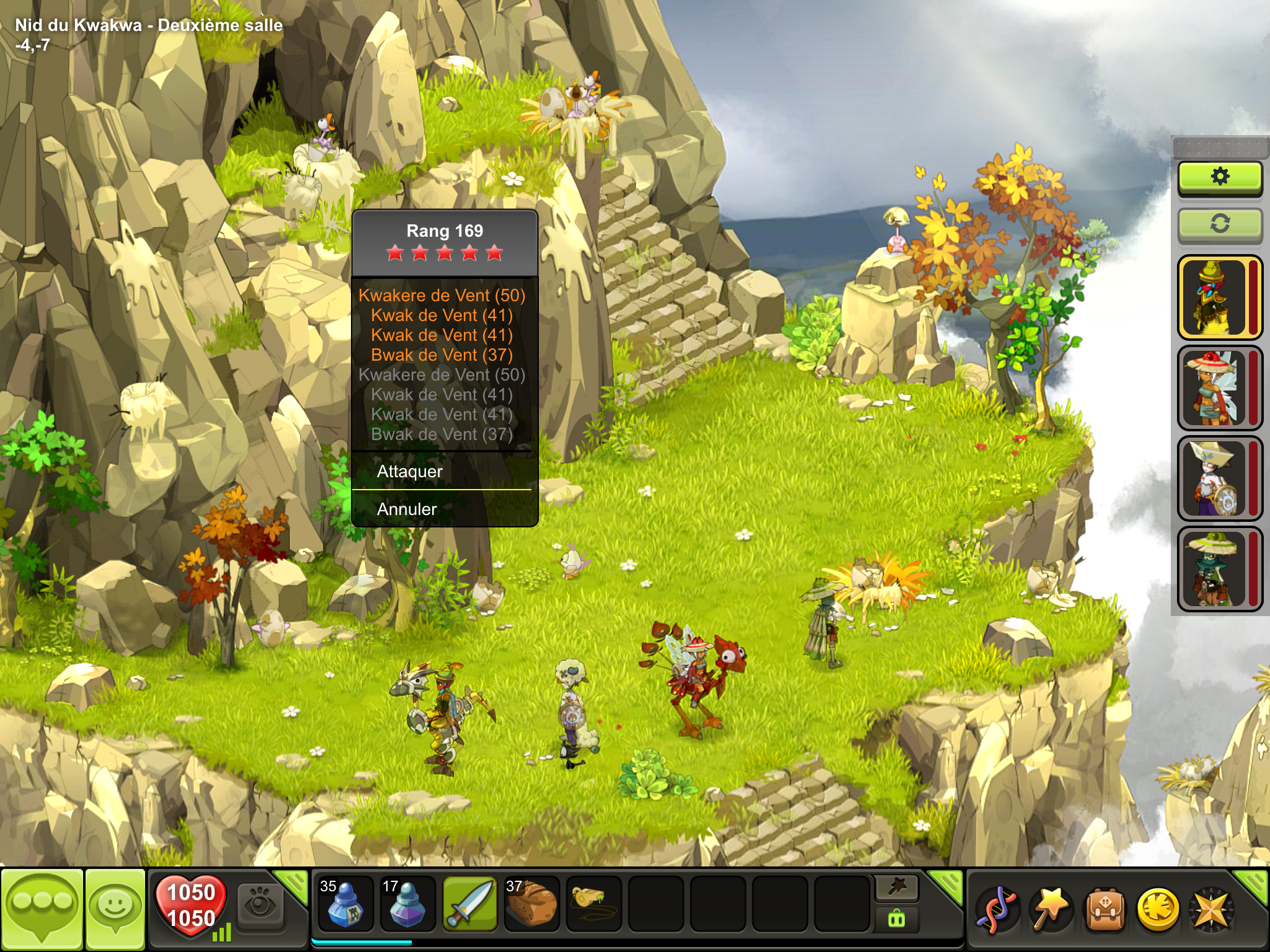Select the sword weapon slot
Viewport: 1270px width, 952px height.
coord(469,904)
